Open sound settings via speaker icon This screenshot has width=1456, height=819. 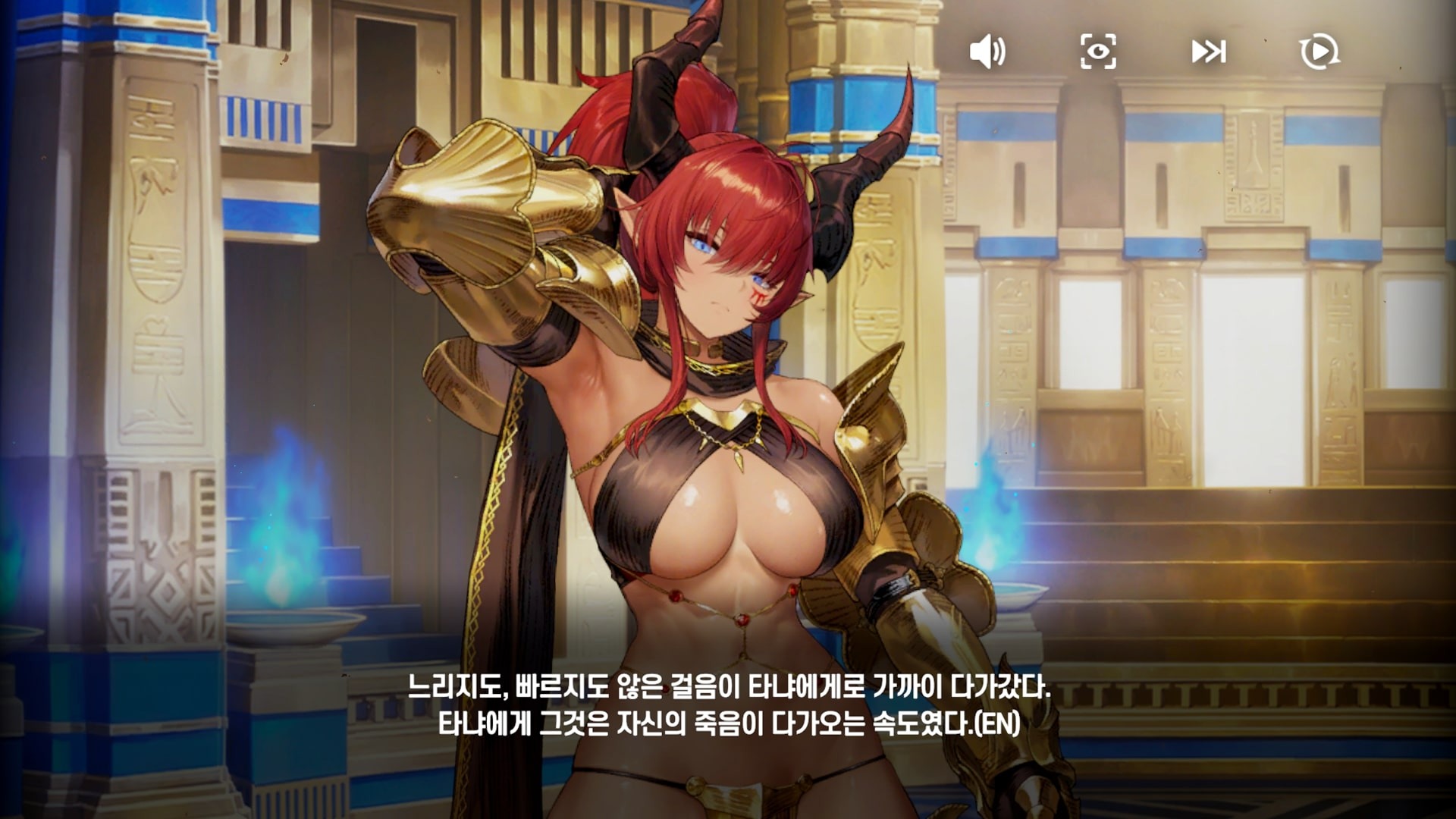[x=988, y=52]
